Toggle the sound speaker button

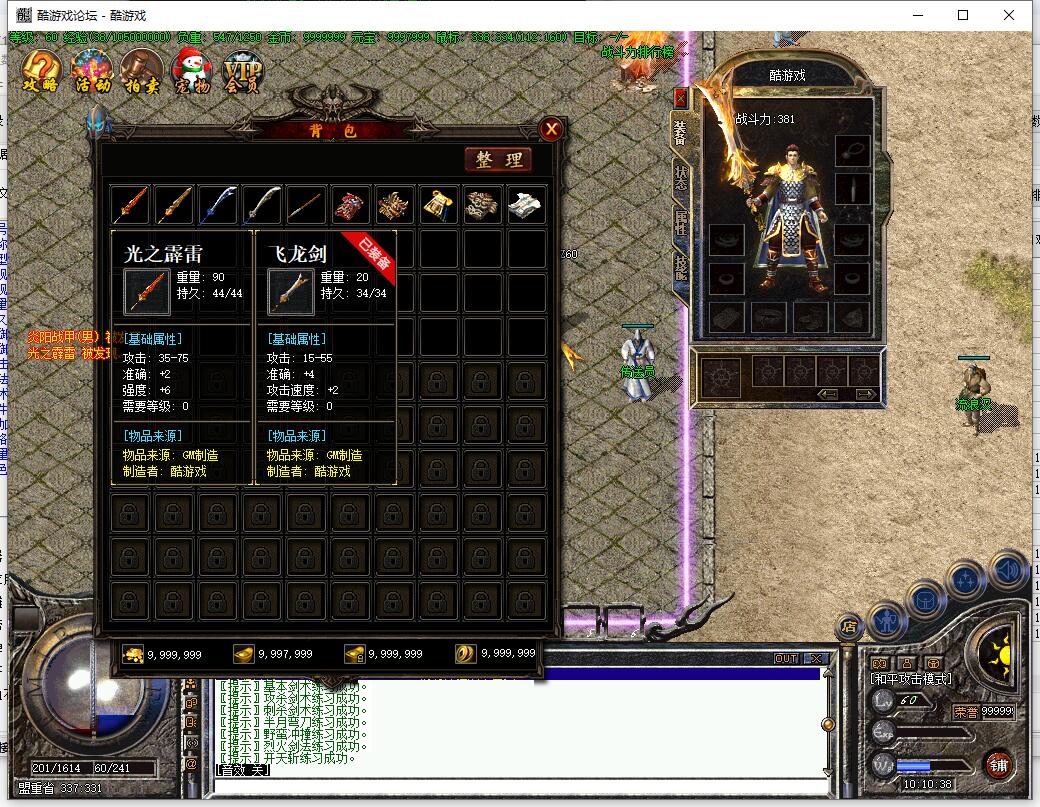(x=1008, y=571)
